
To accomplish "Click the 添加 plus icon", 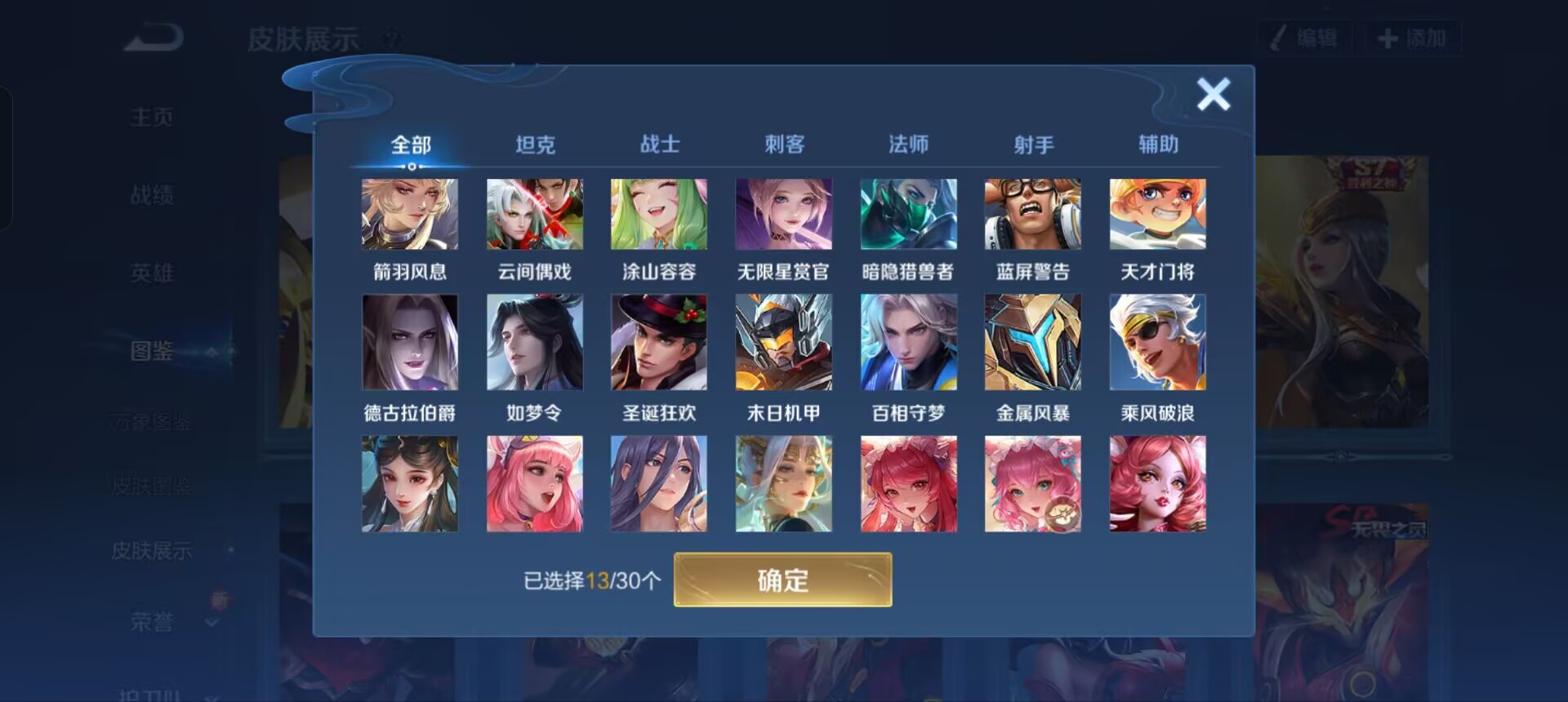I will [x=1389, y=37].
